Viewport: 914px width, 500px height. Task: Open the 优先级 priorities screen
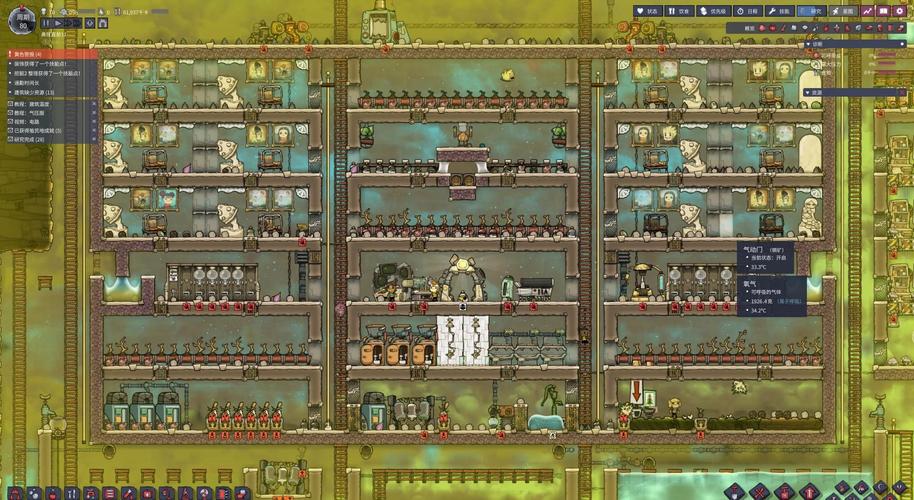pos(714,11)
